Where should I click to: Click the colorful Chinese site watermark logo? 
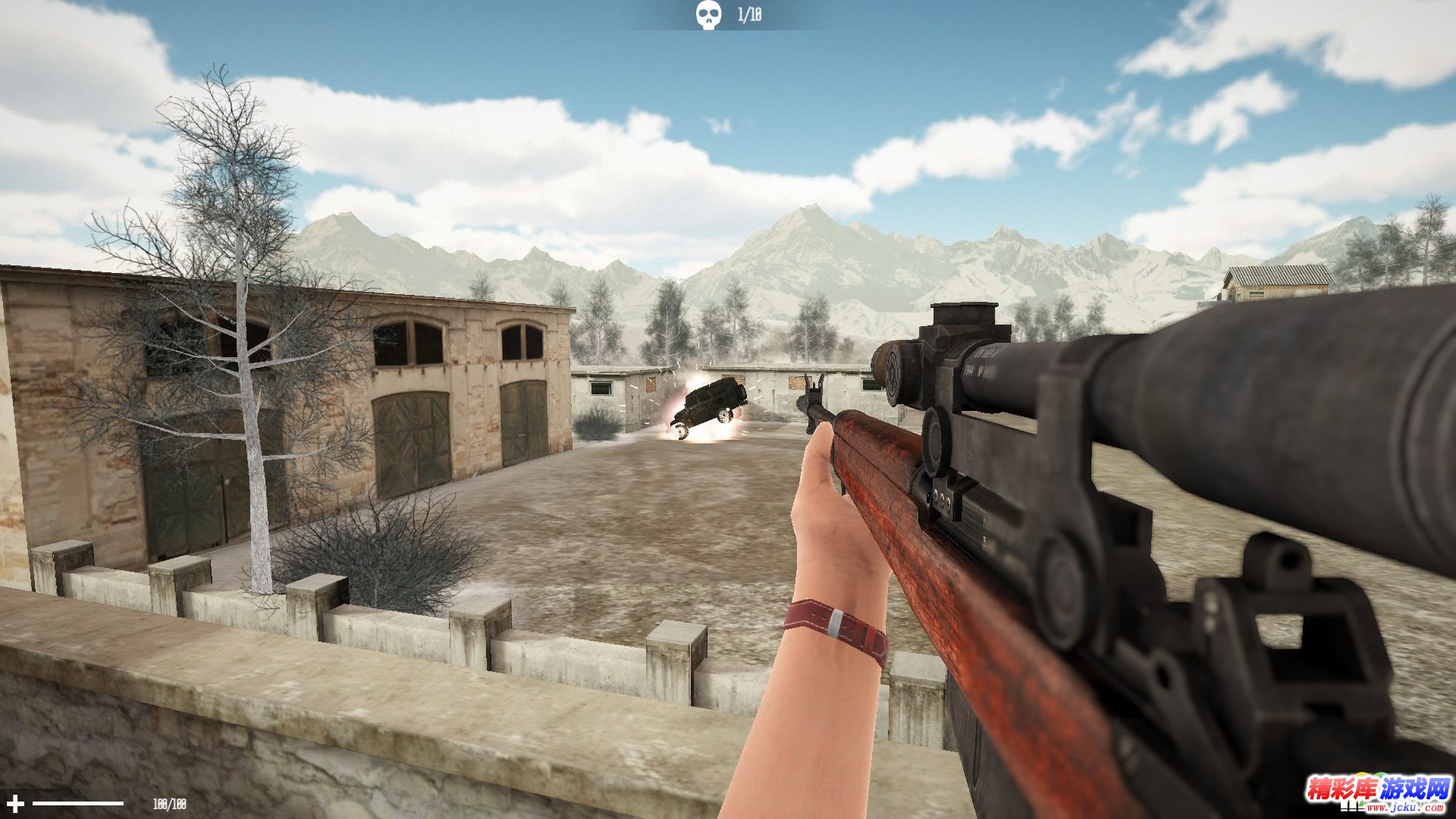1377,791
